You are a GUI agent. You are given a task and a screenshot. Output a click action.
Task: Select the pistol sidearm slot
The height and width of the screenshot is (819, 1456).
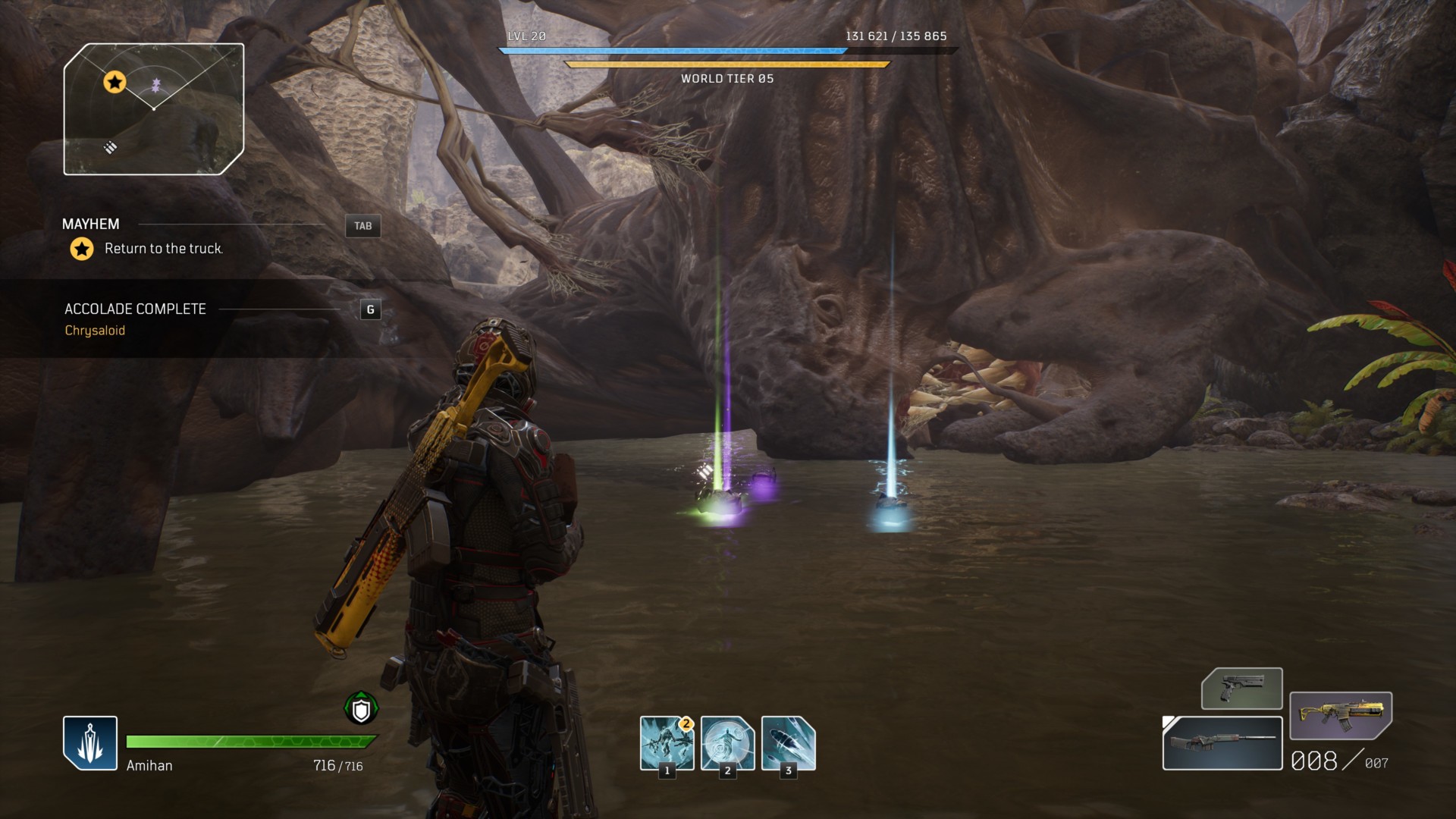1241,689
